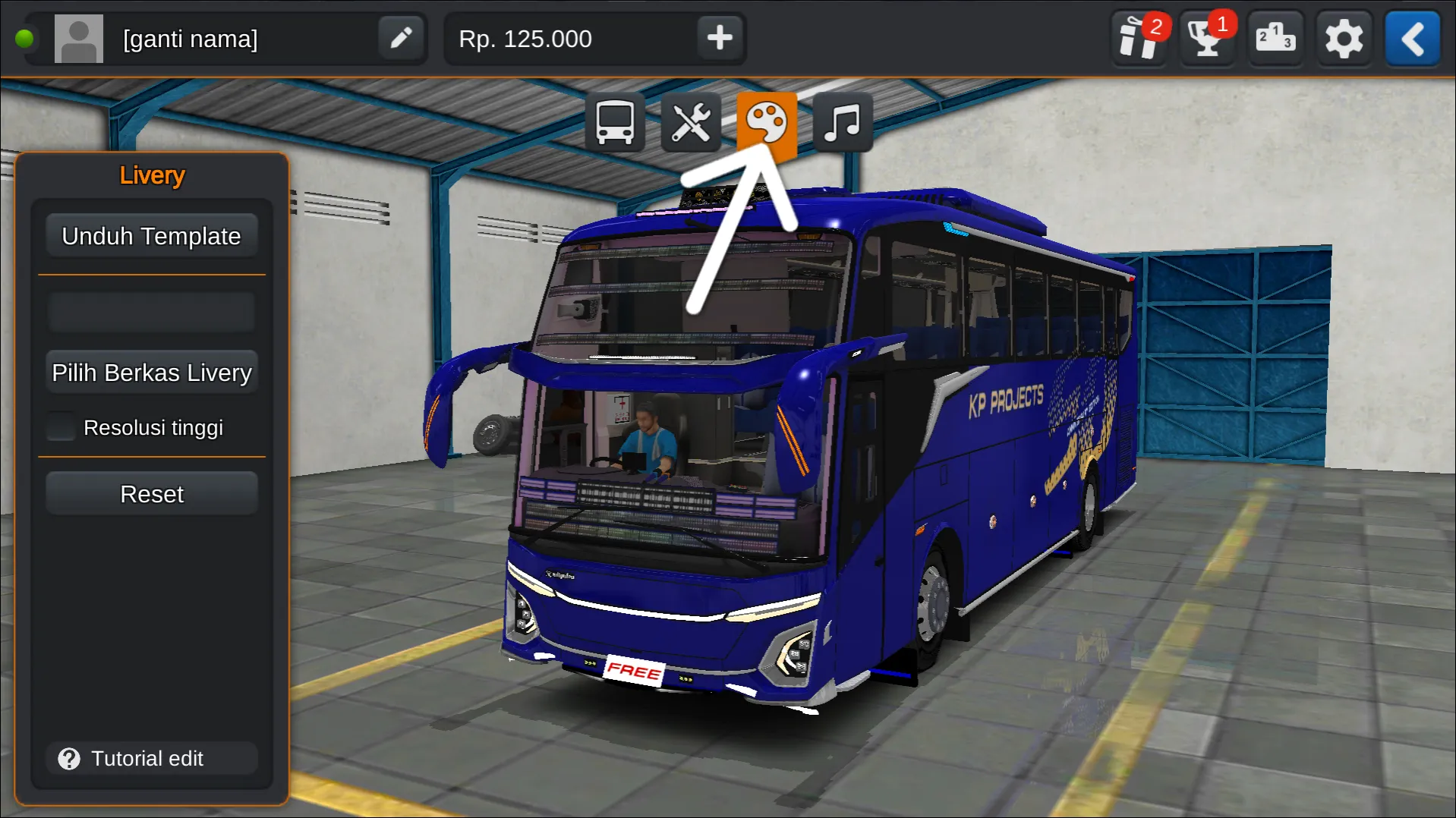Image resolution: width=1456 pixels, height=818 pixels.
Task: Open the settings gear icon
Action: pos(1344,38)
